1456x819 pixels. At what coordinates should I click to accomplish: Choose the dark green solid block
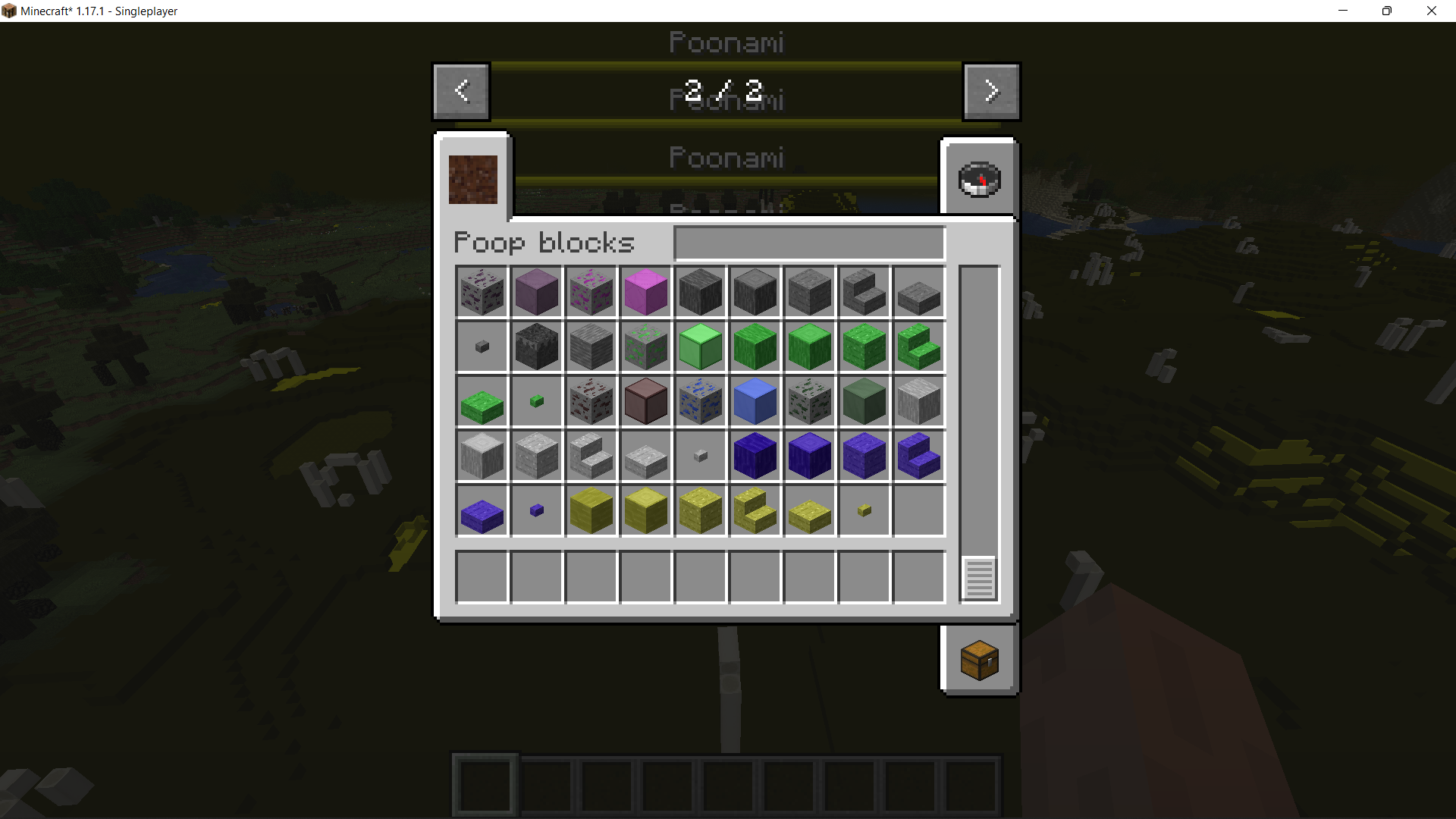pyautogui.click(x=864, y=401)
